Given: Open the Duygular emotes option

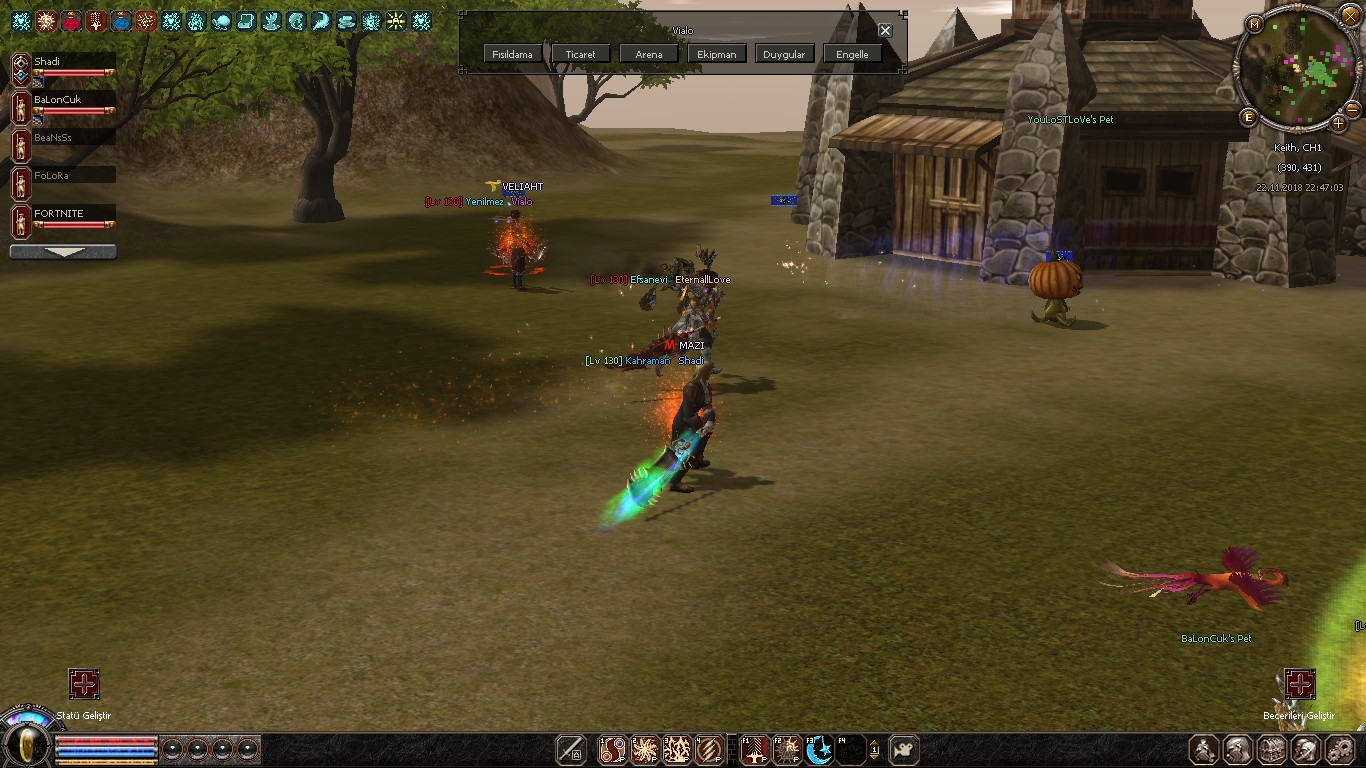Looking at the screenshot, I should tap(784, 54).
